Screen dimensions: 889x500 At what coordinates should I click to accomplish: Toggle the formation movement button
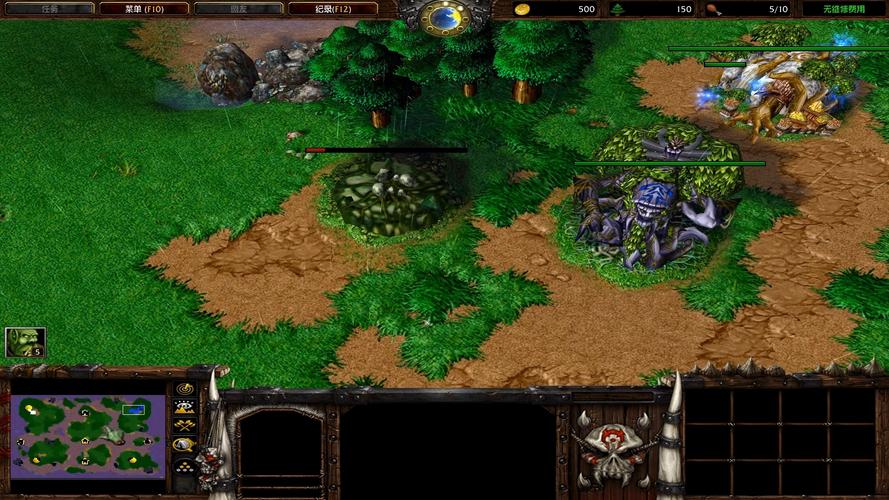(184, 465)
